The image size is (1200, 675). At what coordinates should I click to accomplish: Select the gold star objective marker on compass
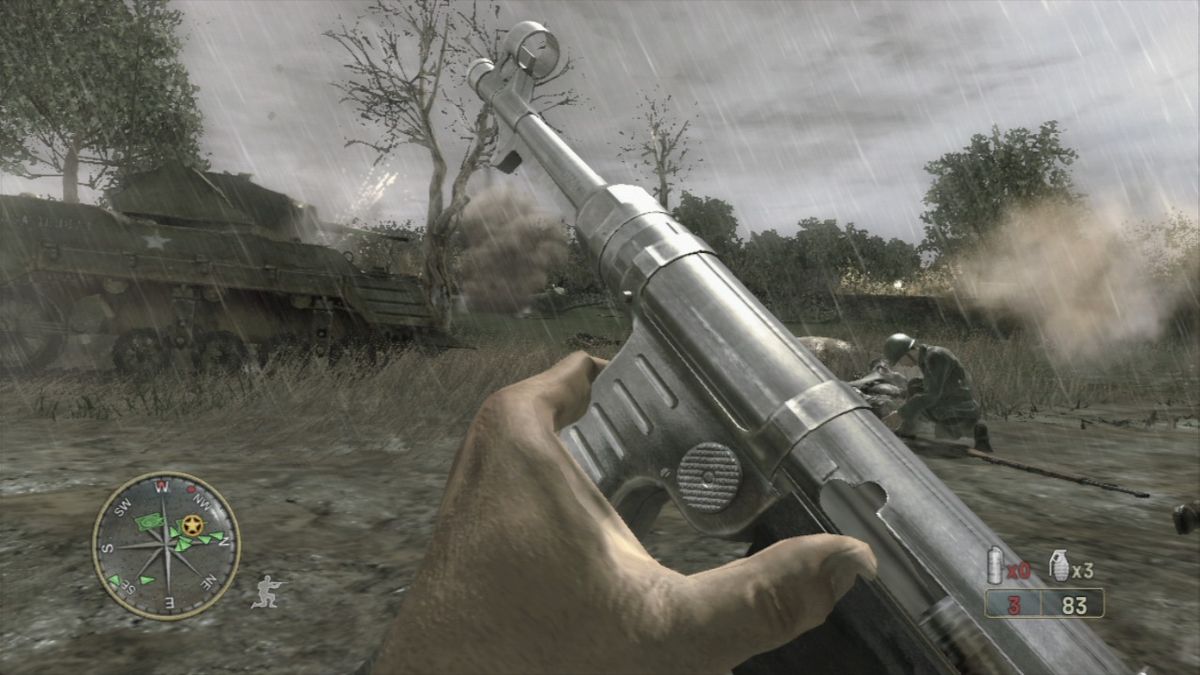coord(191,524)
